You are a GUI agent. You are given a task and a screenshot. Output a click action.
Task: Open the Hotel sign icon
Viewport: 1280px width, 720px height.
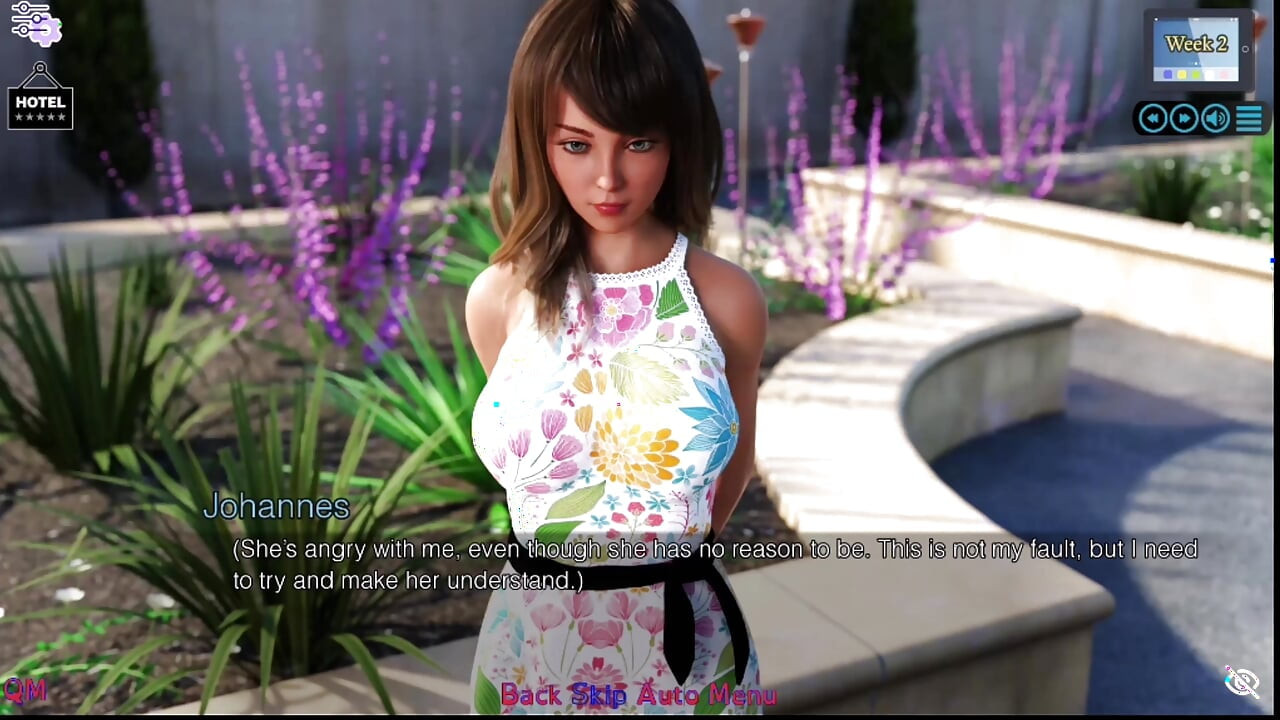pyautogui.click(x=40, y=97)
